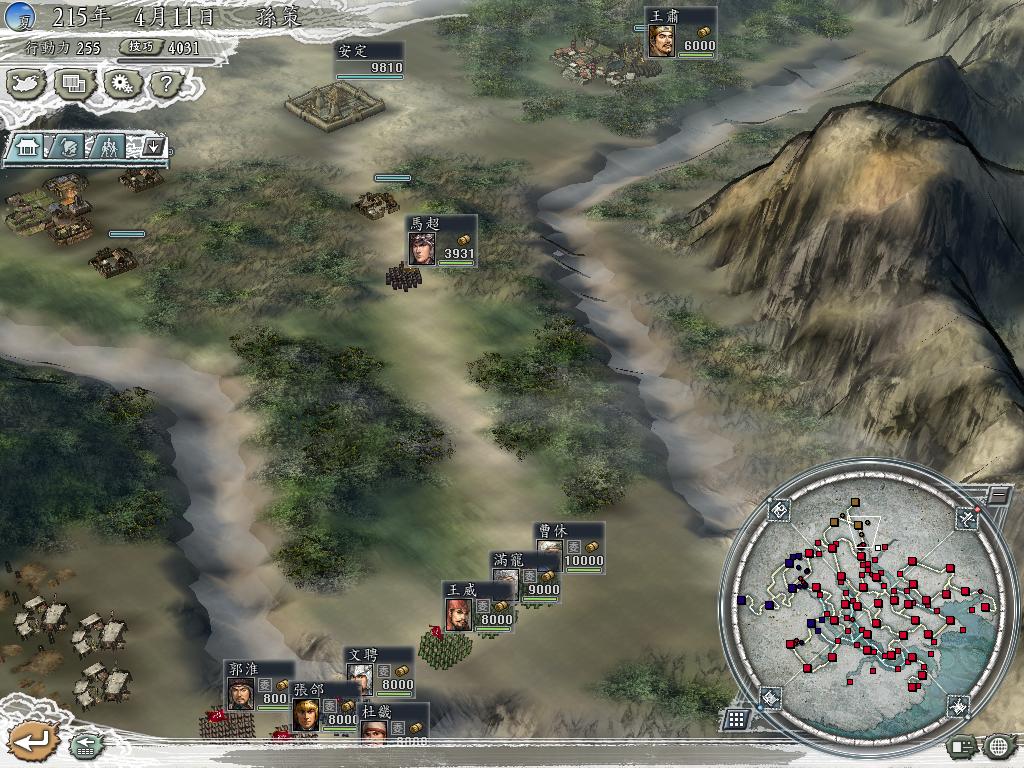Select 王甫's unit banner with 6000 troops
1024x768 pixels.
(680, 32)
